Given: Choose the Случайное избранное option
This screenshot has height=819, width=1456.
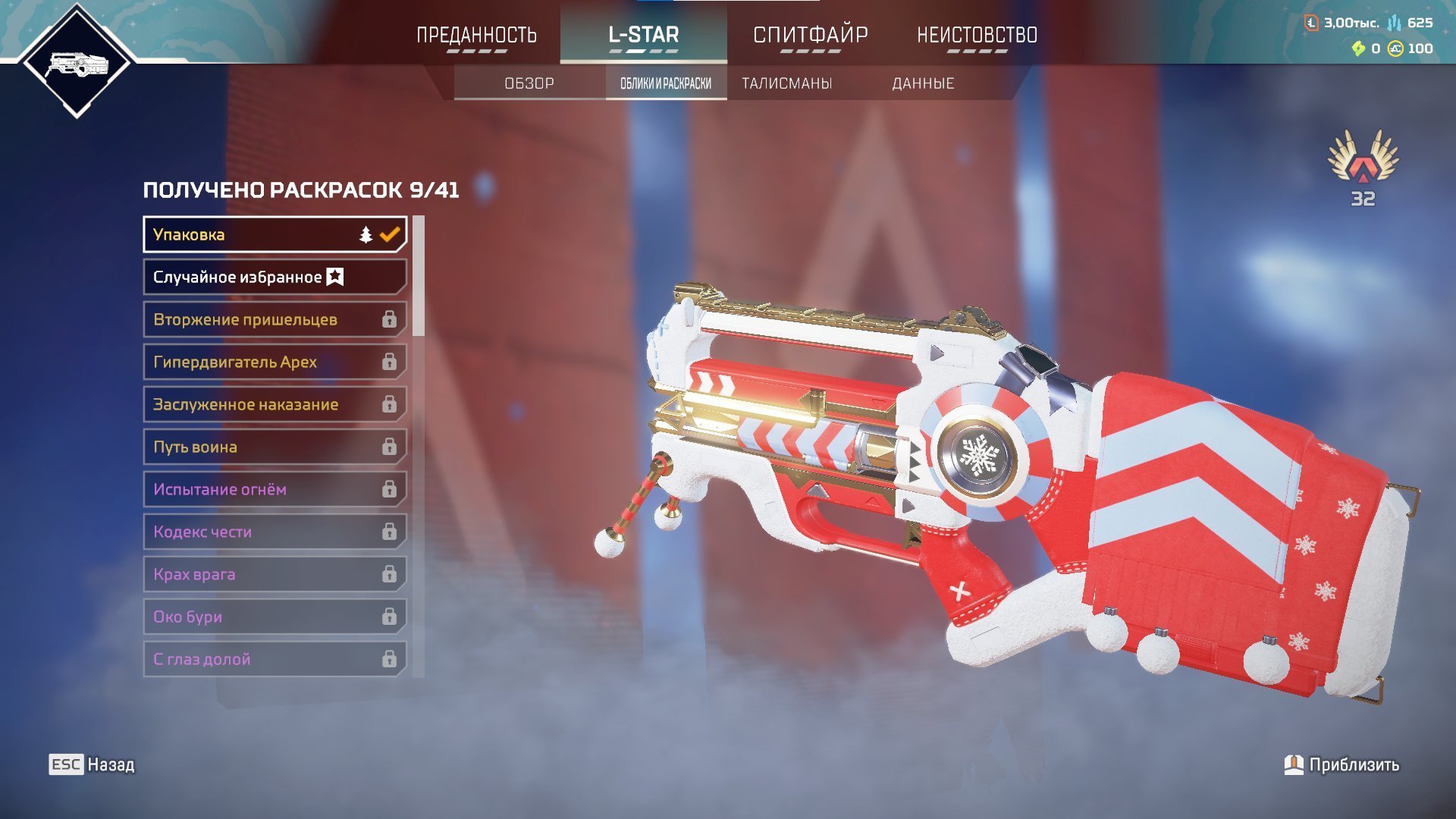Looking at the screenshot, I should pos(275,277).
